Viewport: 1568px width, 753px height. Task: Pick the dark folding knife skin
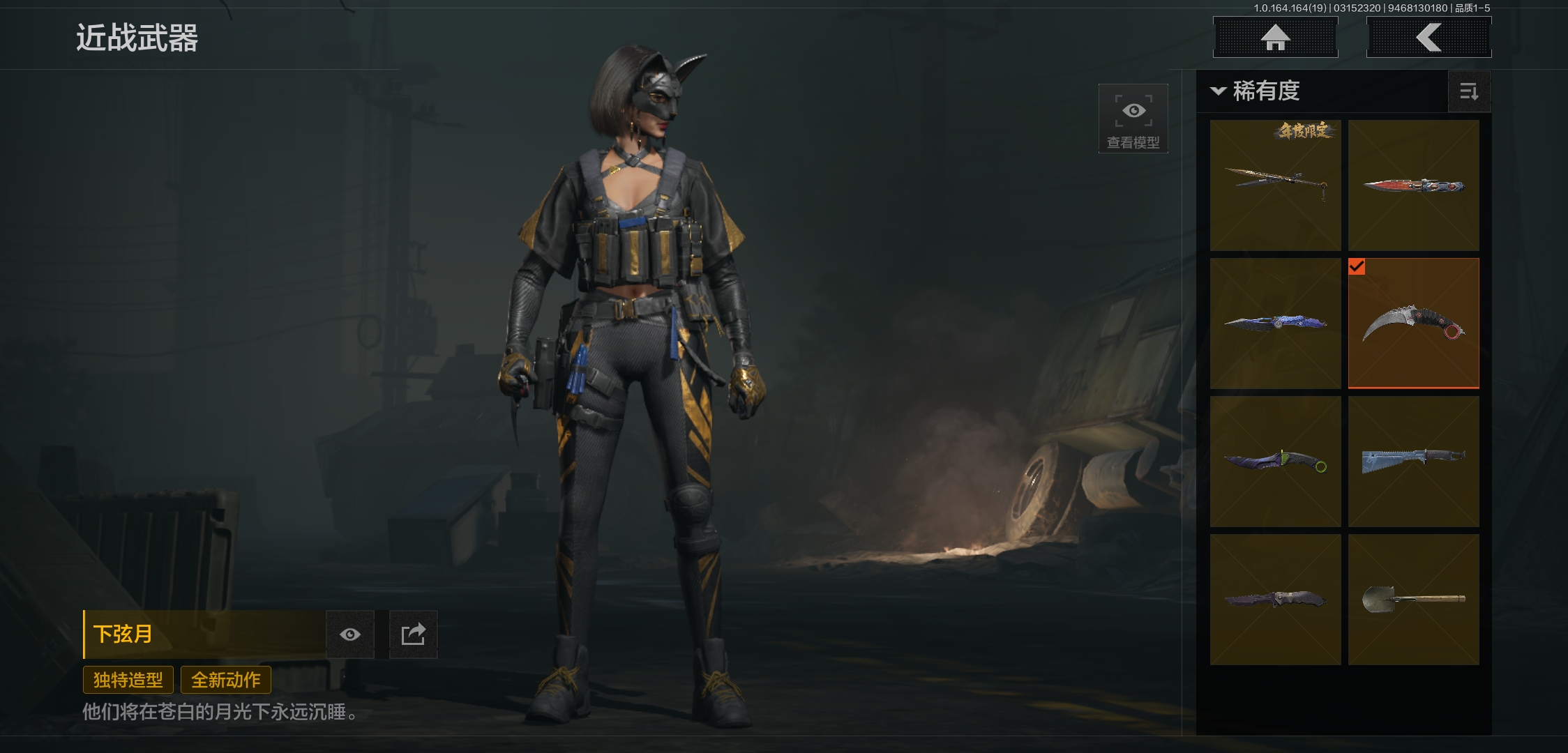tap(1275, 600)
